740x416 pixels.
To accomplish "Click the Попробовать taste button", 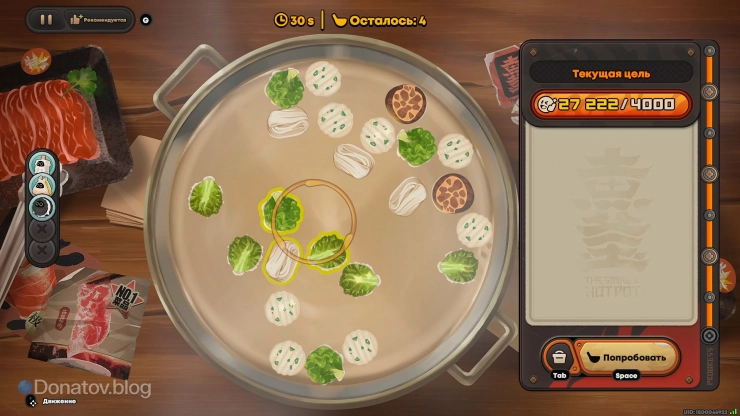I will pos(626,356).
